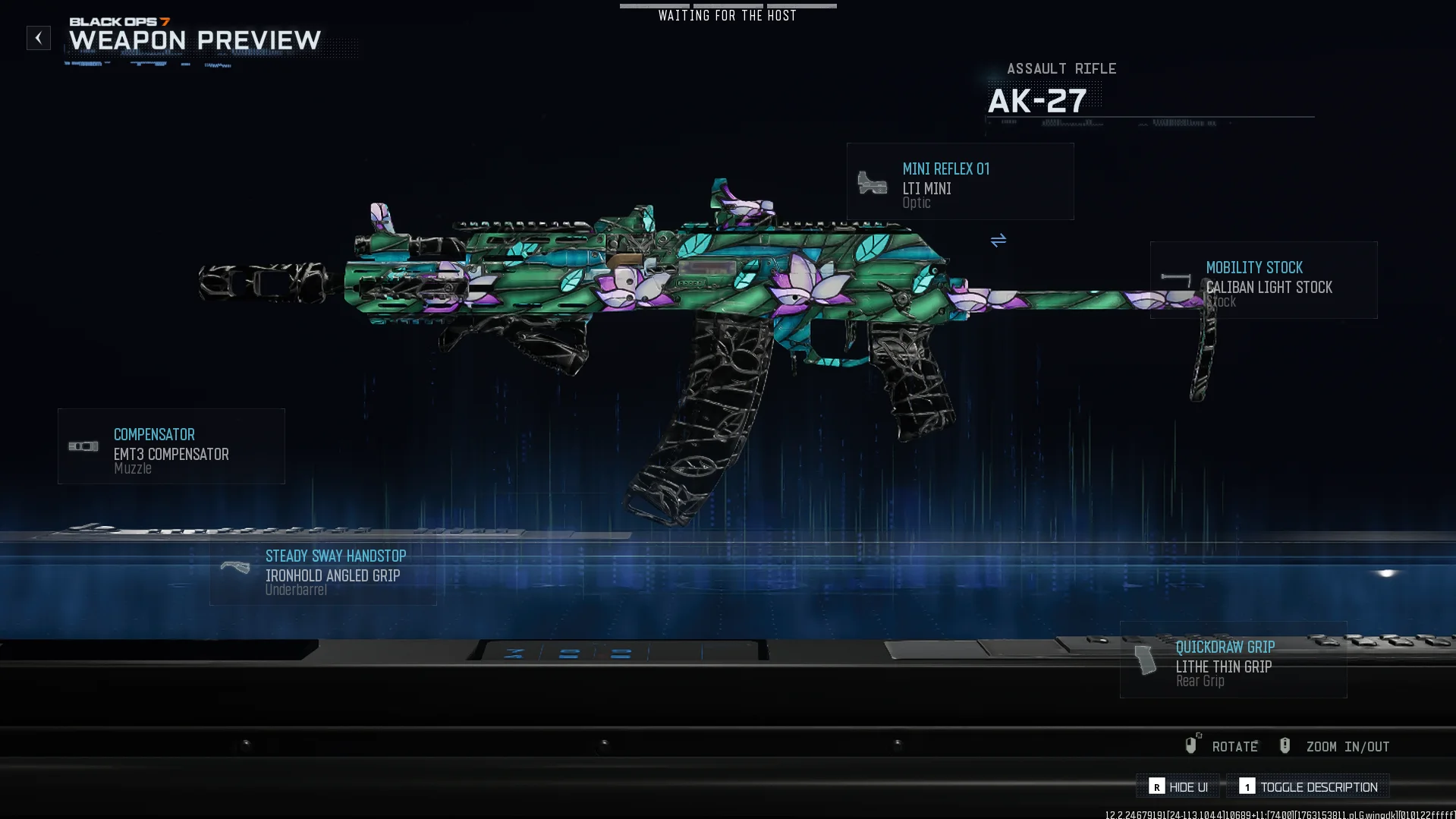
Task: Choose the Compensator muzzle attachment
Action: tap(171, 446)
